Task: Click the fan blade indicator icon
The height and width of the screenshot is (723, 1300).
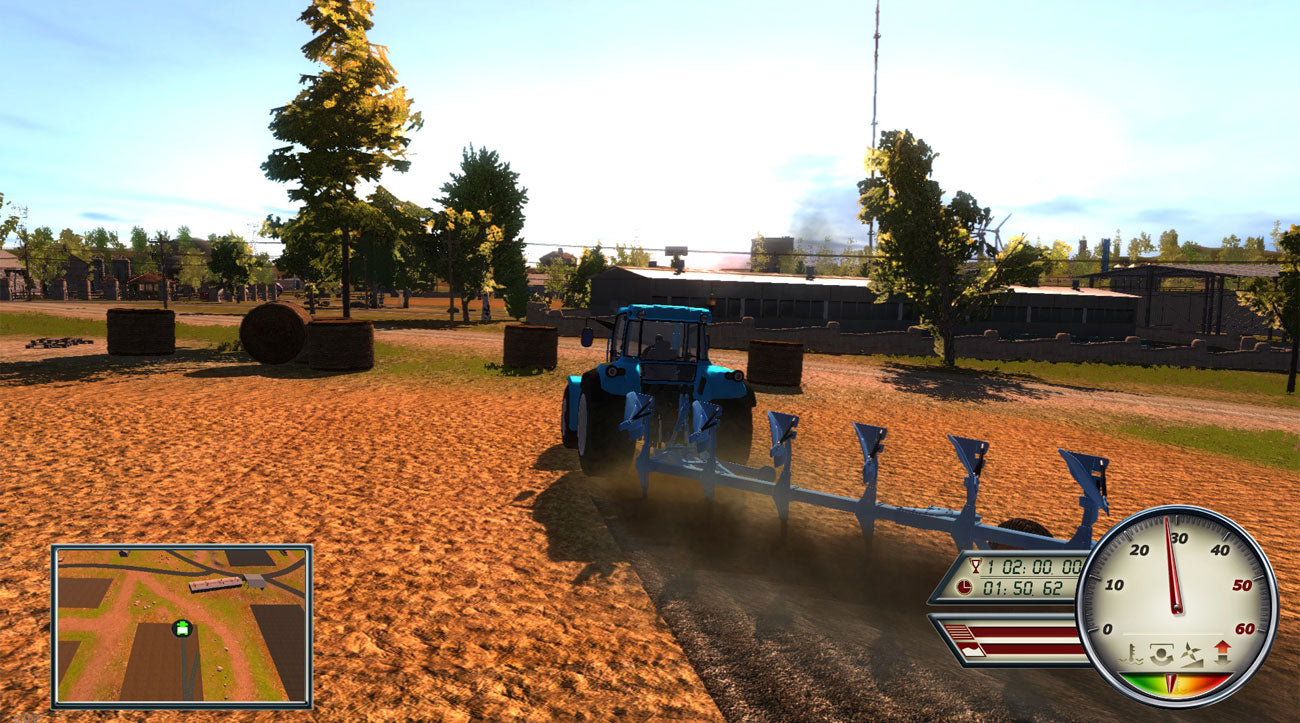Action: click(x=1191, y=653)
